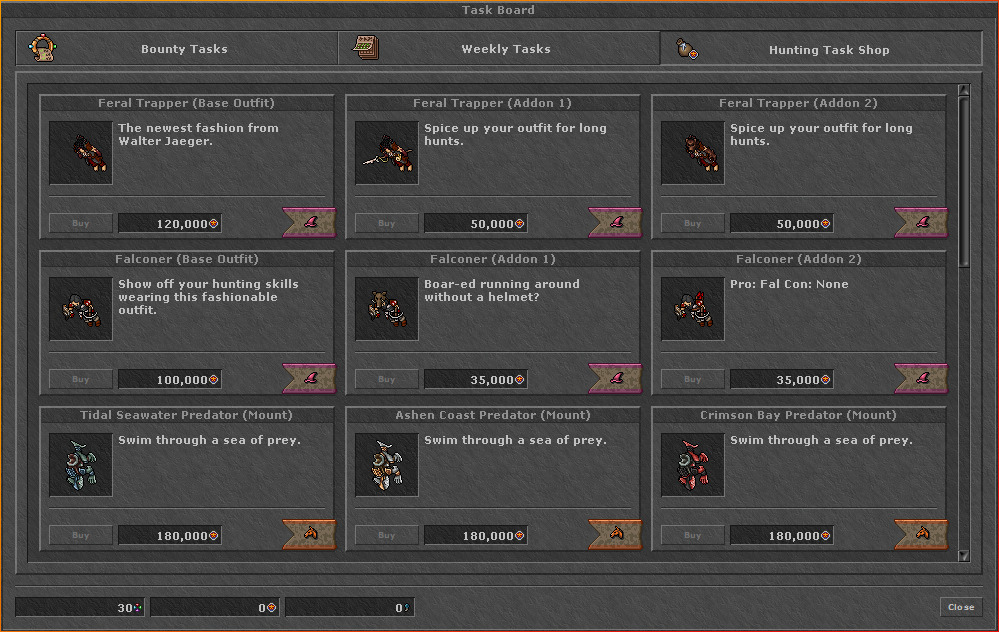Screen dimensions: 999x632
Task: Close the Task Board window
Action: 961,607
